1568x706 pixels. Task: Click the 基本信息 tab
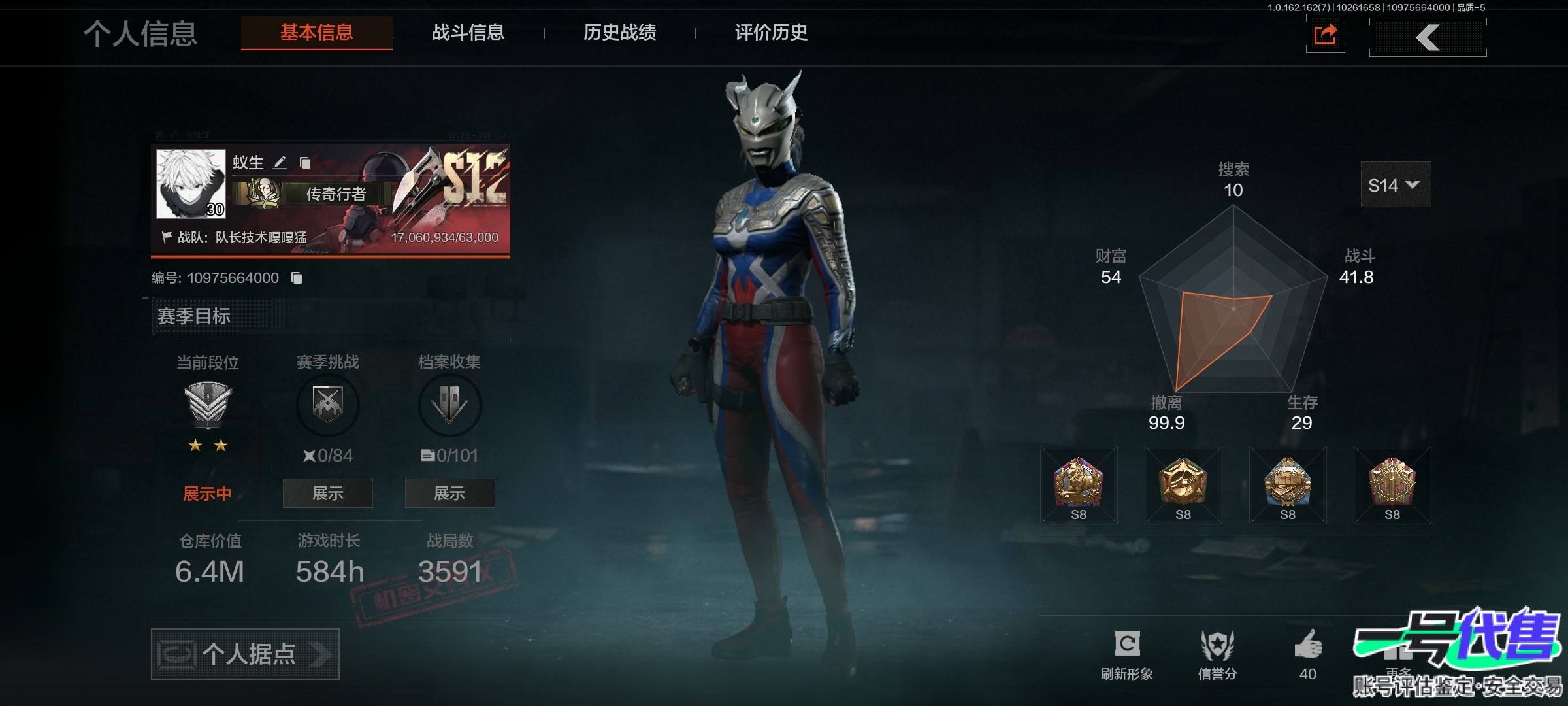pos(317,33)
